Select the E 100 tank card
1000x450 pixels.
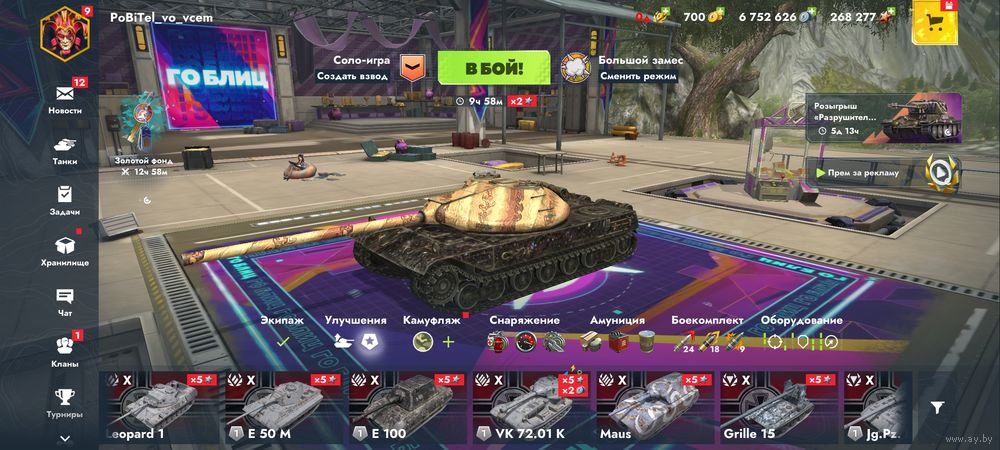coord(407,406)
